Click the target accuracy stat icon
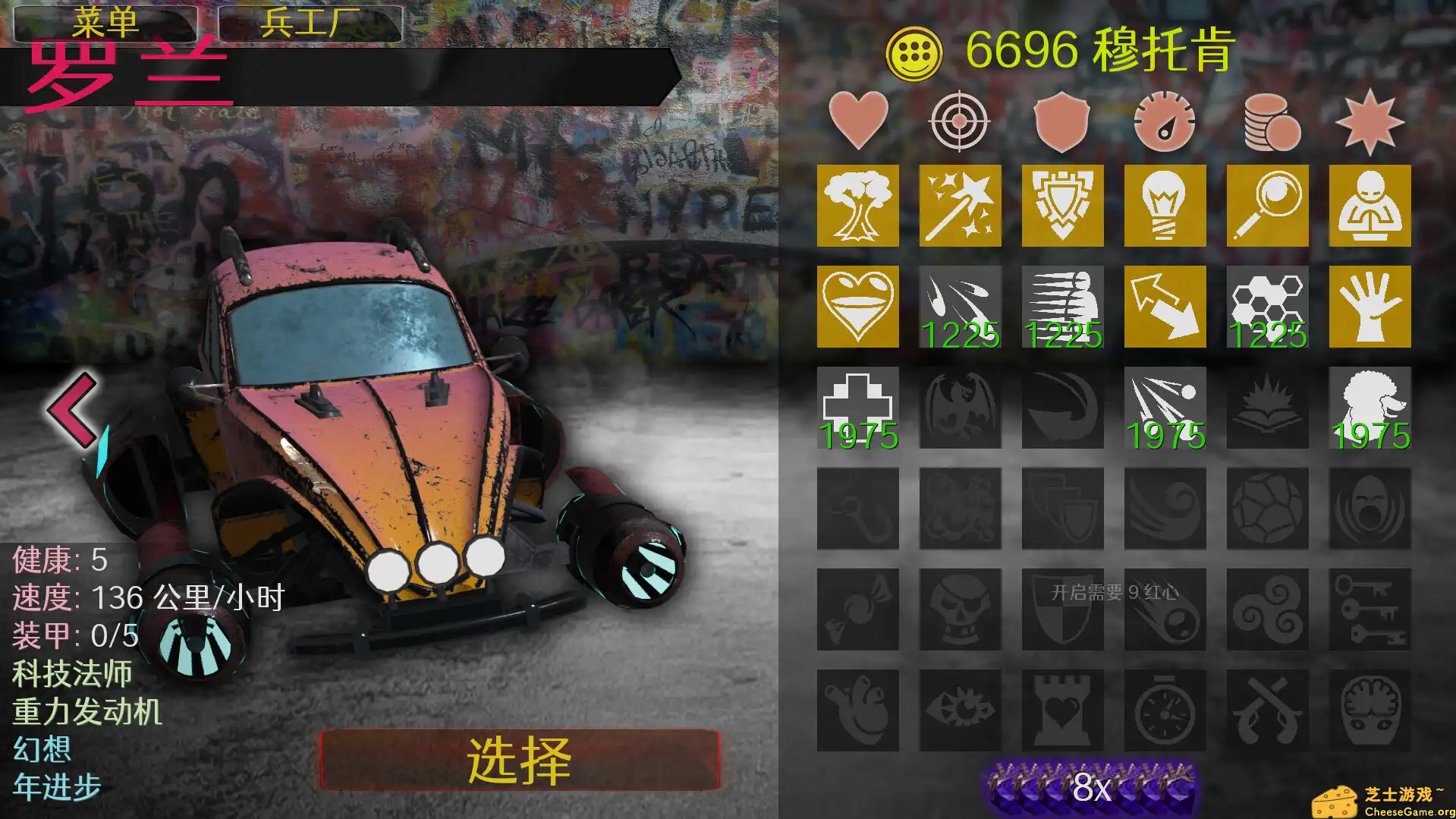Image resolution: width=1456 pixels, height=819 pixels. click(x=960, y=121)
